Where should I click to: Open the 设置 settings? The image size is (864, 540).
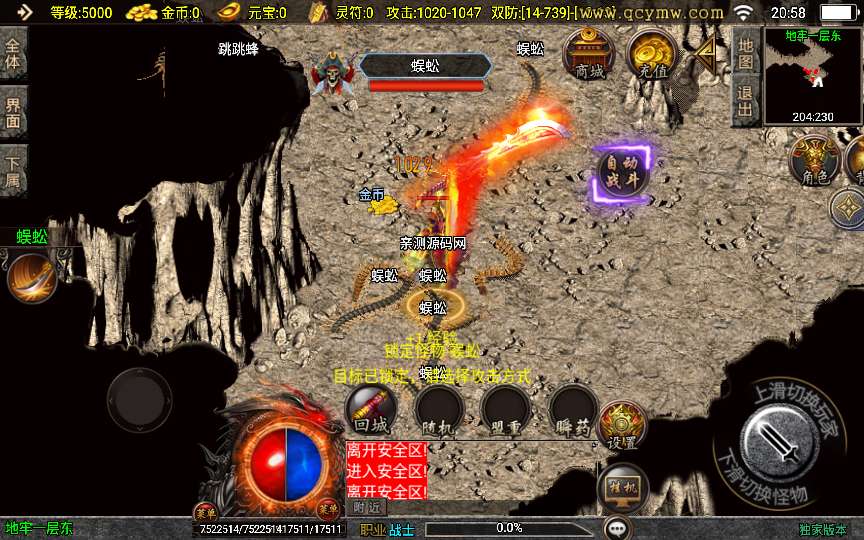pos(621,425)
